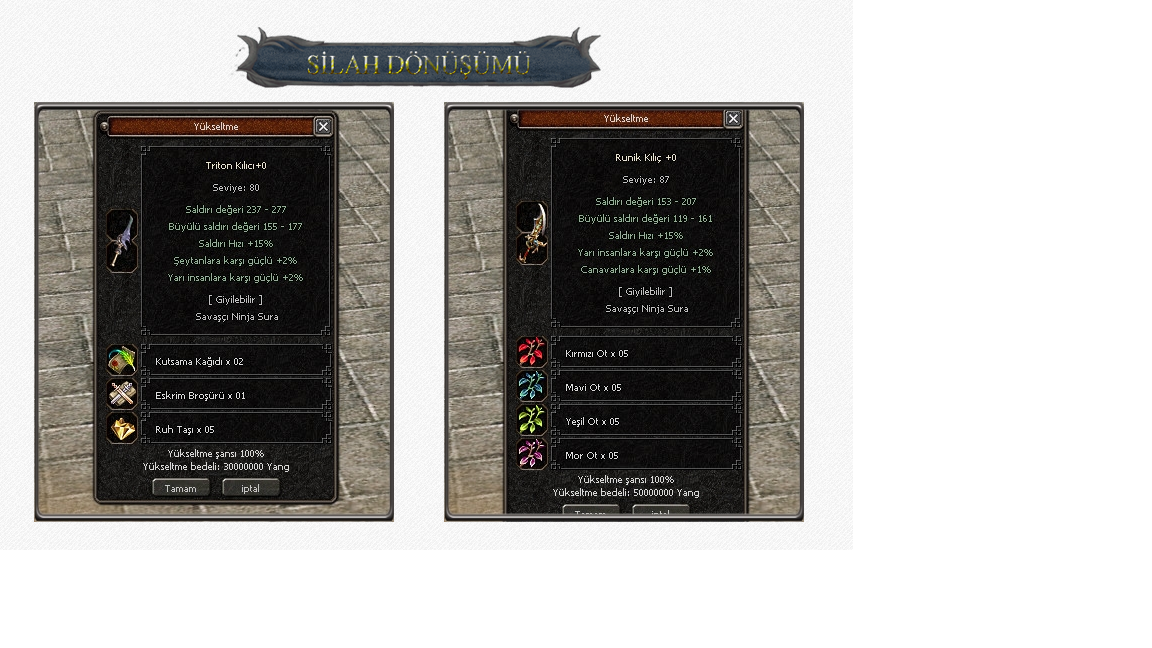This screenshot has width=1152, height=648.
Task: Click the Kırmızı Ot red herb icon
Action: [x=532, y=352]
